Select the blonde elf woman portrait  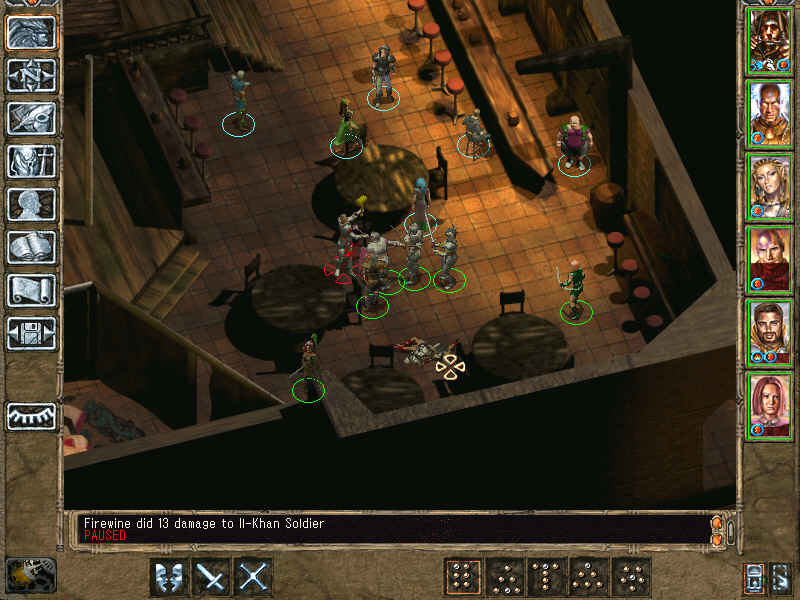point(769,187)
